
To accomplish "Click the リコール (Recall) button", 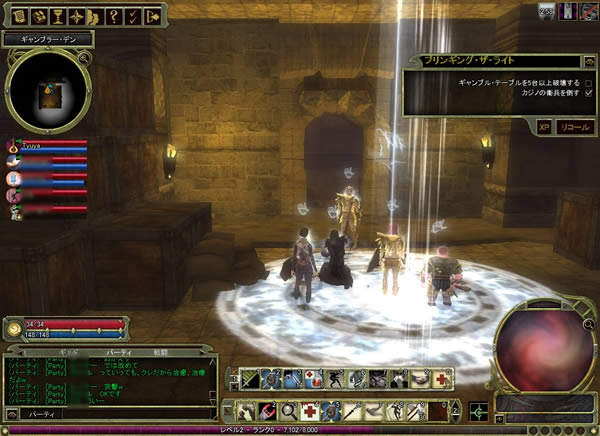I will click(574, 128).
